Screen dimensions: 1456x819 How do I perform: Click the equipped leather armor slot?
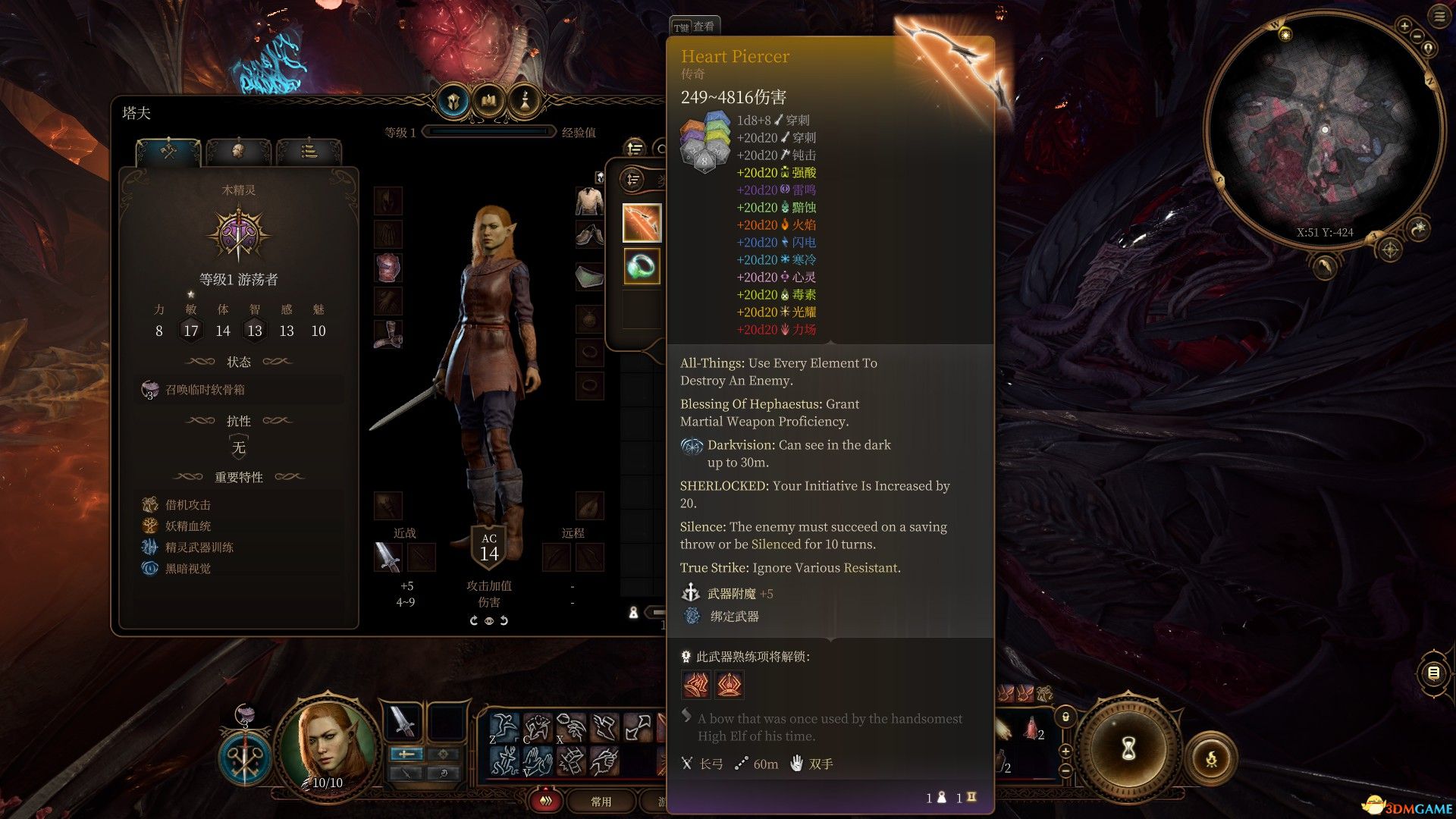pyautogui.click(x=388, y=268)
